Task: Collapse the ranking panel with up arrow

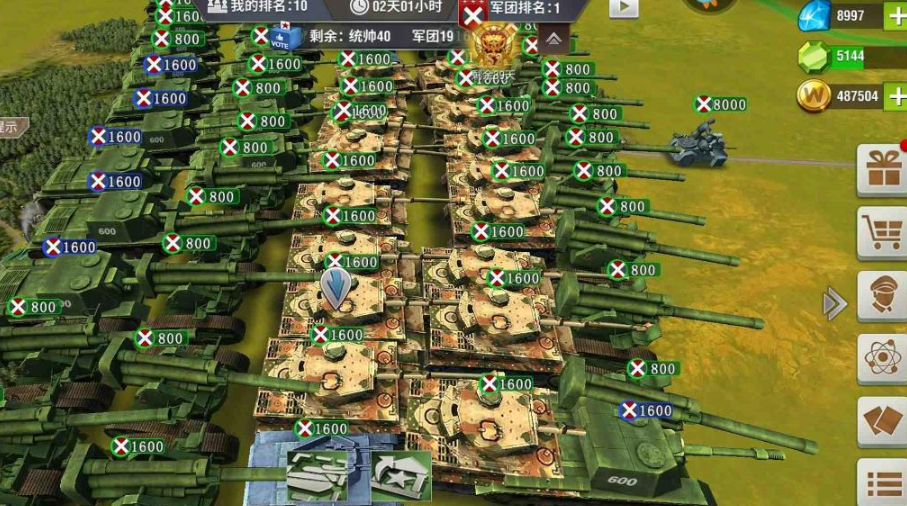Action: click(553, 38)
